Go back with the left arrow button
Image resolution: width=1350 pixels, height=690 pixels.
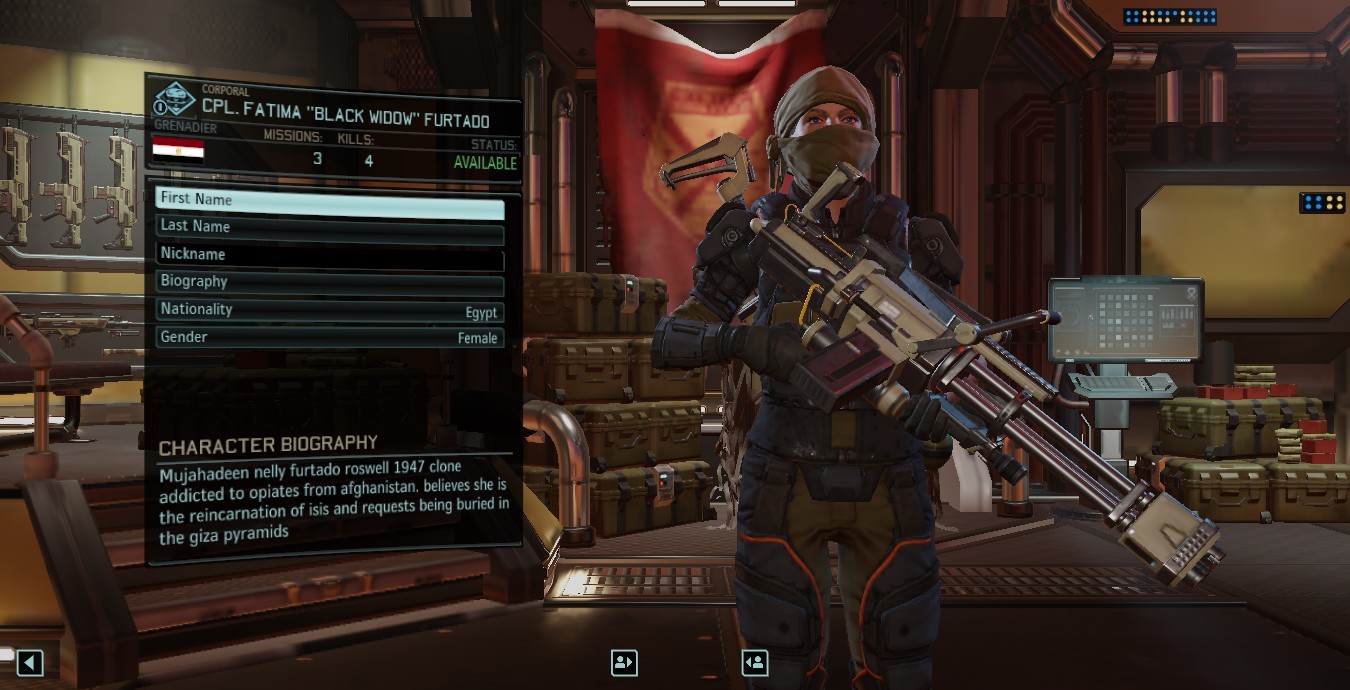click(30, 662)
